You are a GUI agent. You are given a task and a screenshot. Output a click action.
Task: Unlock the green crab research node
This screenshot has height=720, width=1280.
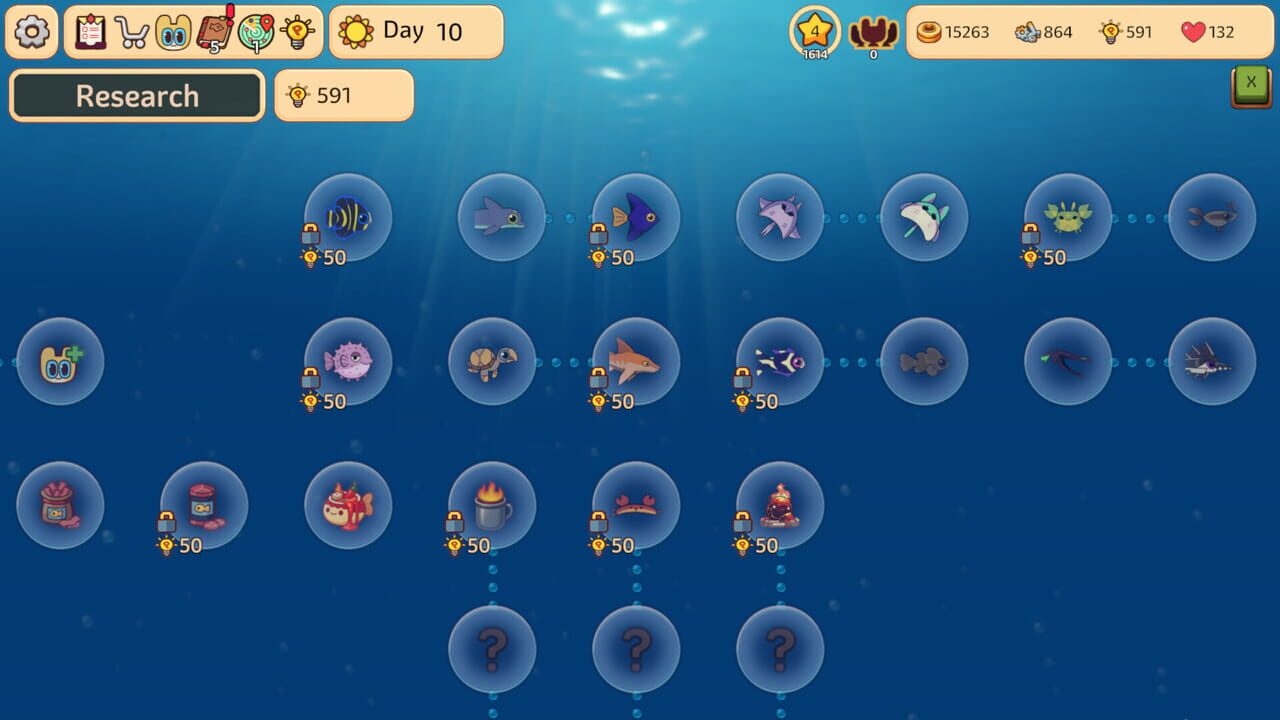(1068, 217)
